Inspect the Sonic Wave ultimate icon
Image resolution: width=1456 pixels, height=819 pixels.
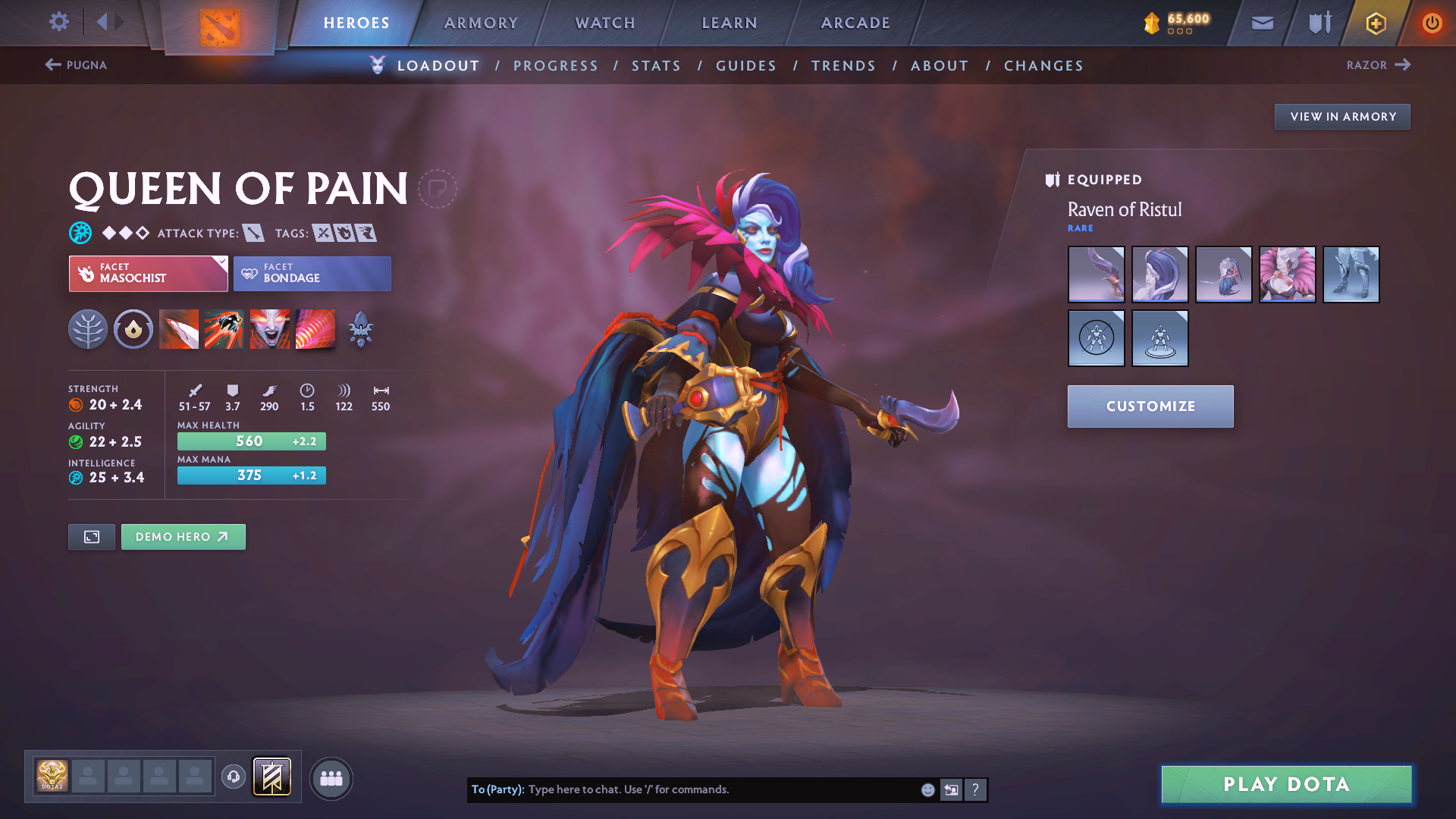point(315,329)
